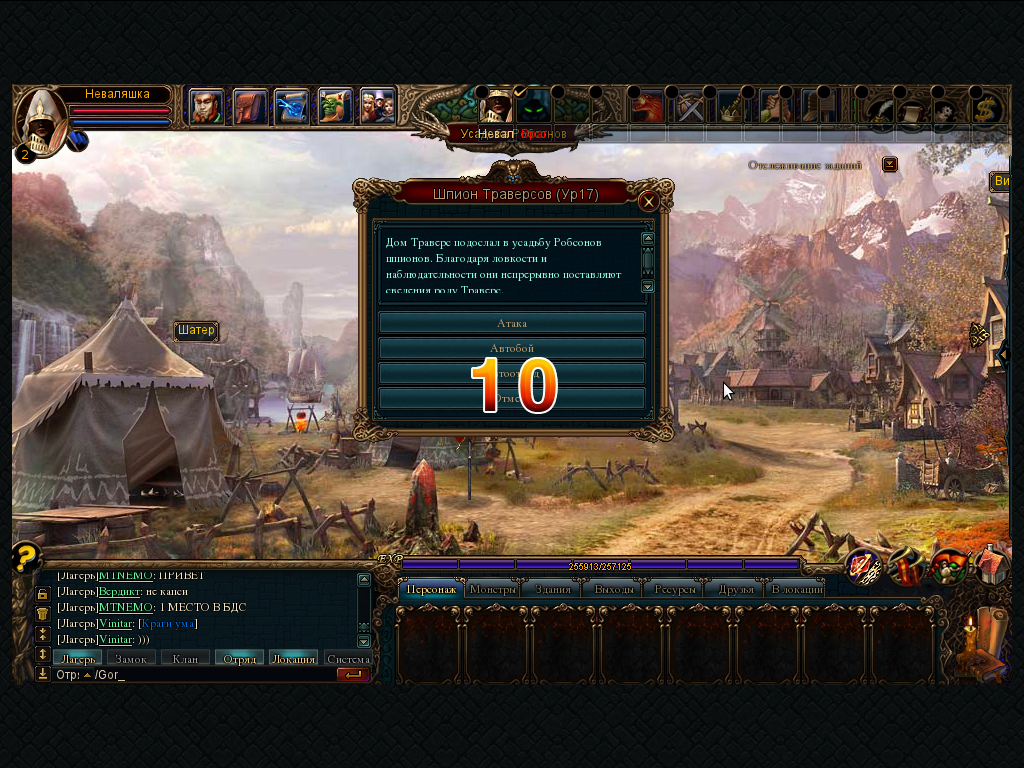
Task: Send the chat message with the red arrow button
Action: (x=353, y=675)
